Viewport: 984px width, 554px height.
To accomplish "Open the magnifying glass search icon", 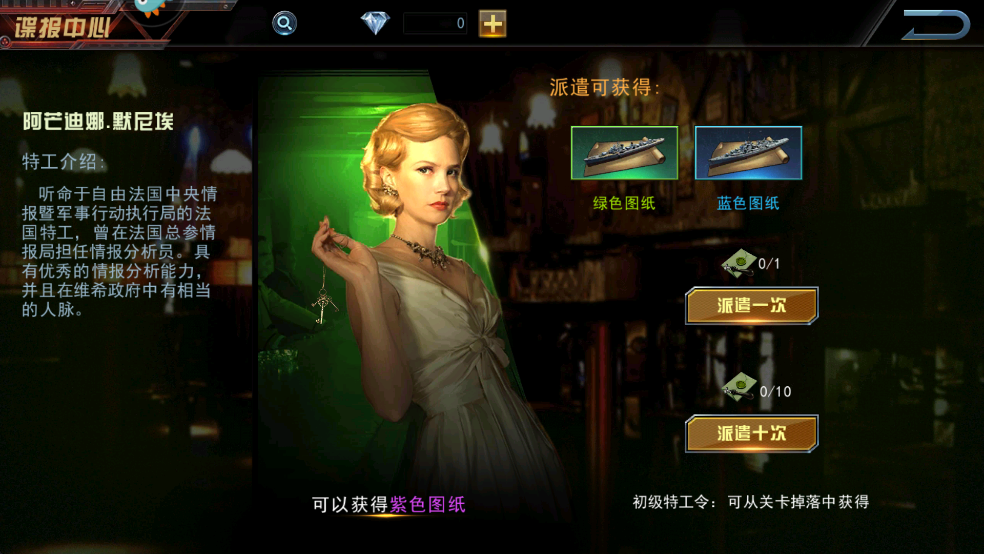I will click(x=285, y=23).
